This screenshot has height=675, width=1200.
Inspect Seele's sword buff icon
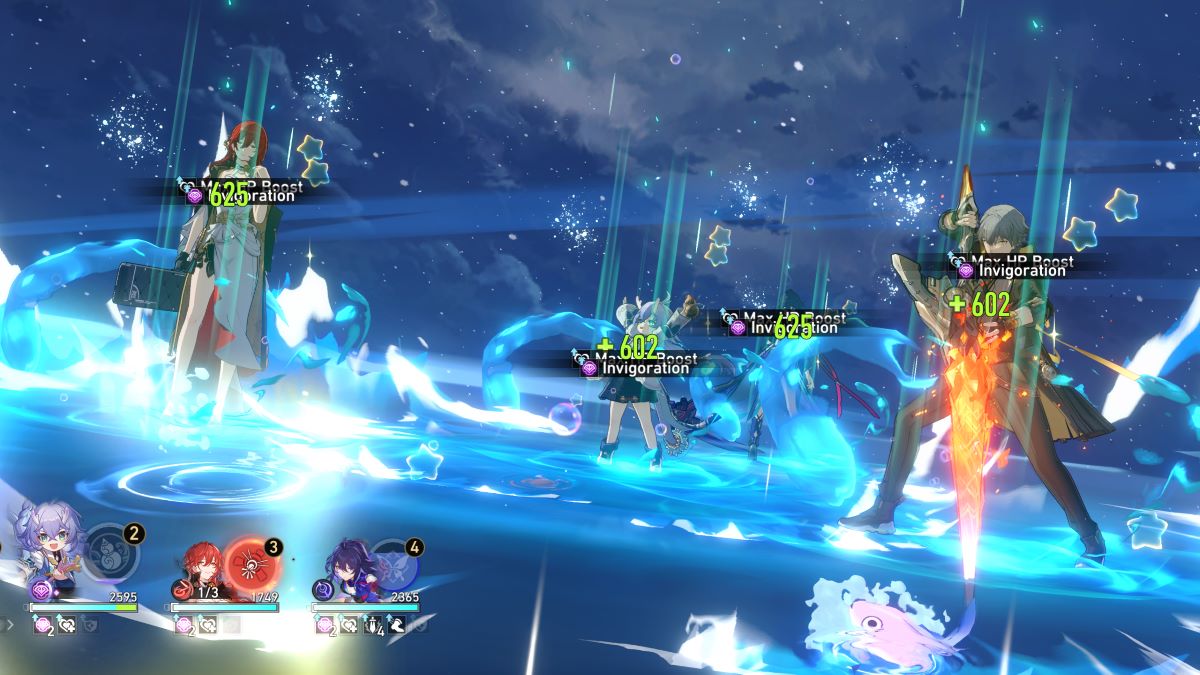[372, 625]
